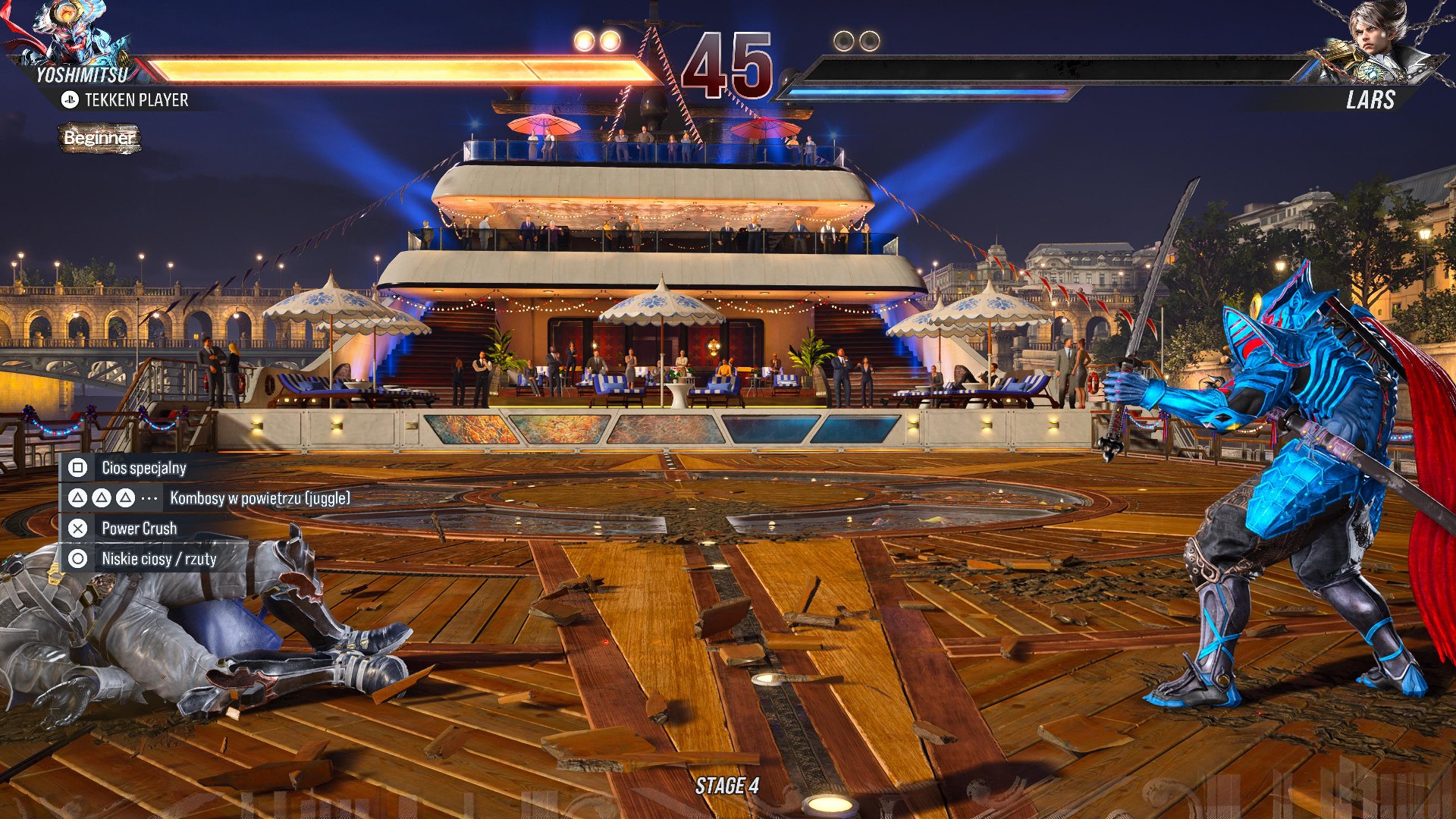Screen dimensions: 1456x819
Task: Select the Beginner rank badge
Action: coord(99,138)
